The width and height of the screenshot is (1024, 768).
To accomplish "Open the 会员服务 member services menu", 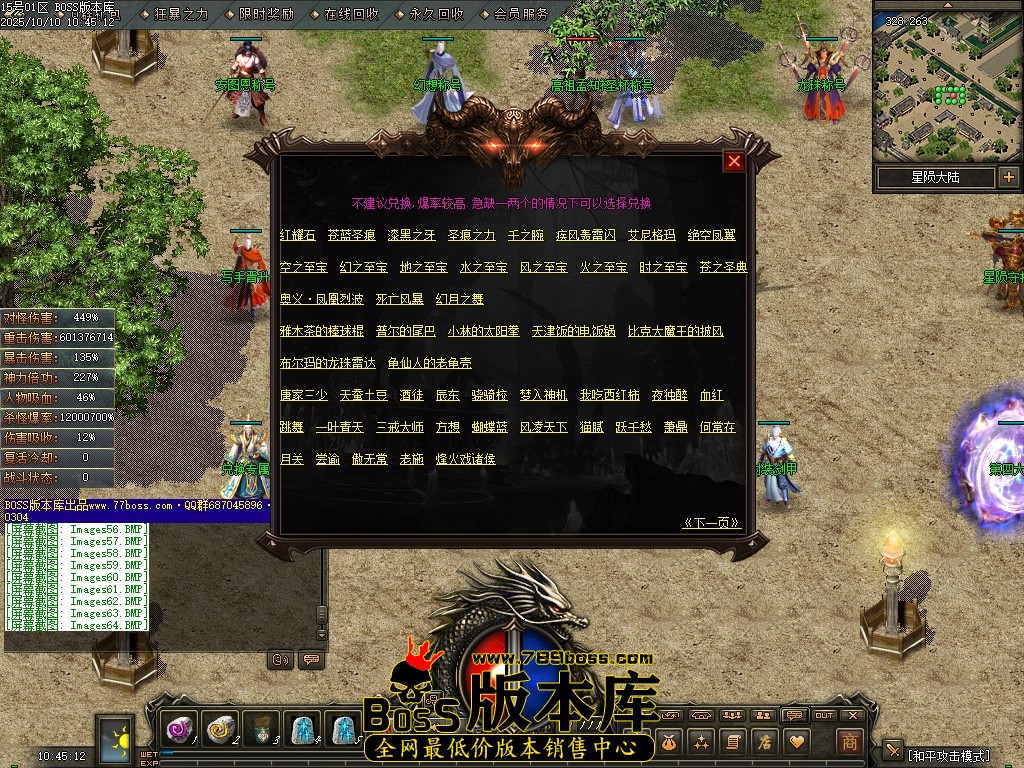I will pyautogui.click(x=521, y=14).
